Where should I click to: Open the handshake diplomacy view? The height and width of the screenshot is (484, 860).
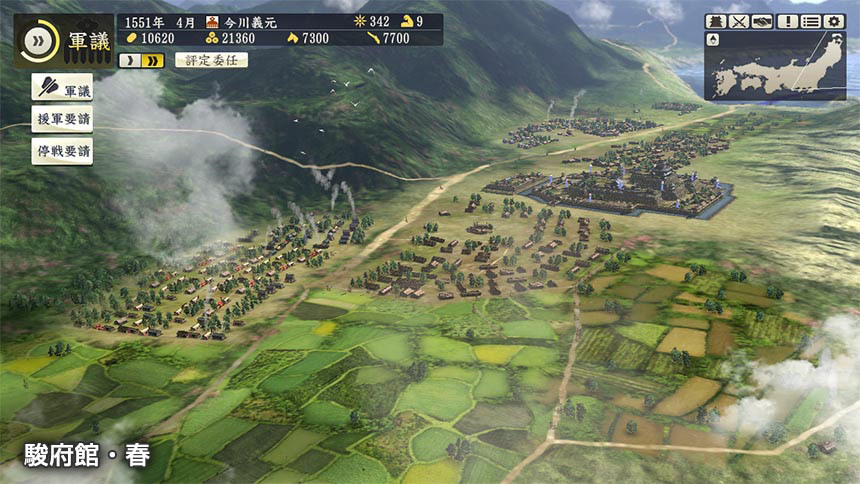[763, 21]
